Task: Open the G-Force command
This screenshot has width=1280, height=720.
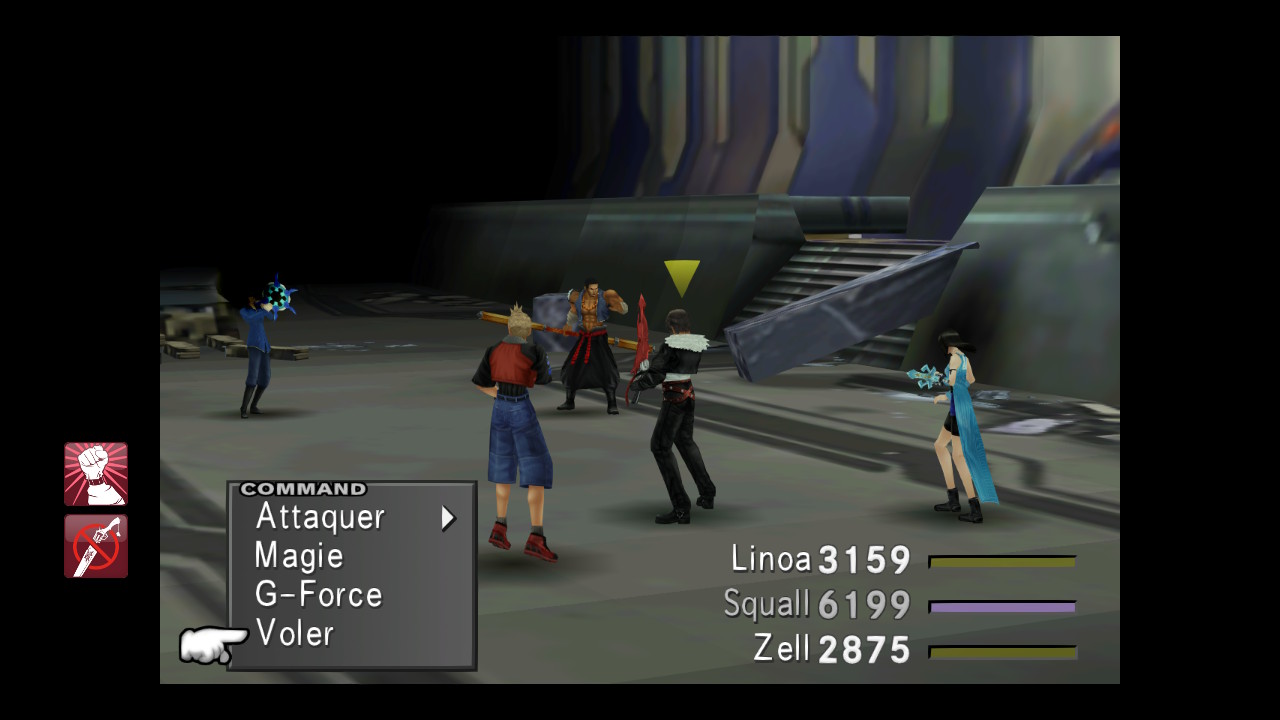Action: [x=318, y=595]
